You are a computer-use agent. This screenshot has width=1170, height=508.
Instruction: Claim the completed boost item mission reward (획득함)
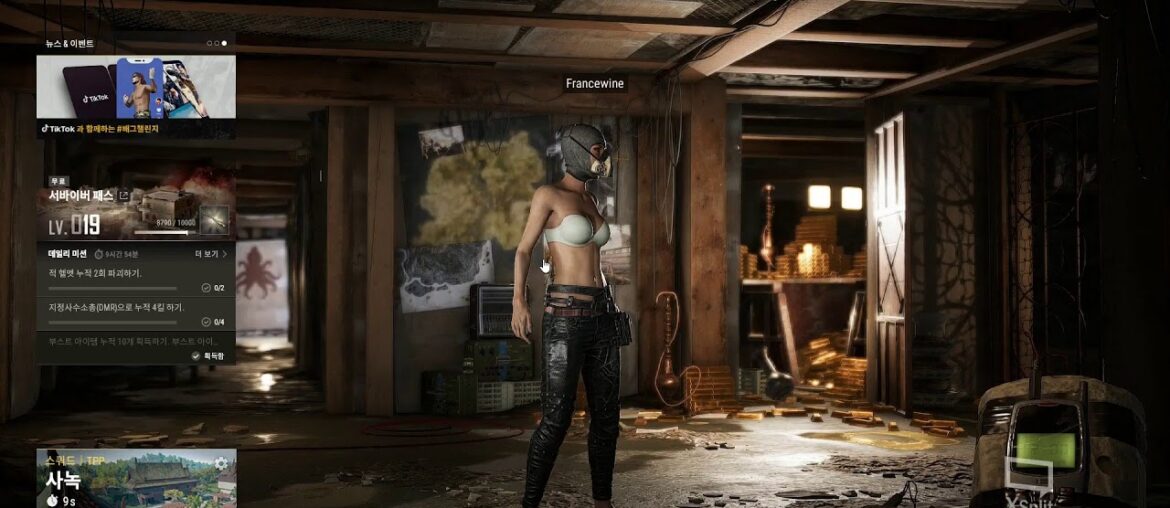click(x=209, y=355)
